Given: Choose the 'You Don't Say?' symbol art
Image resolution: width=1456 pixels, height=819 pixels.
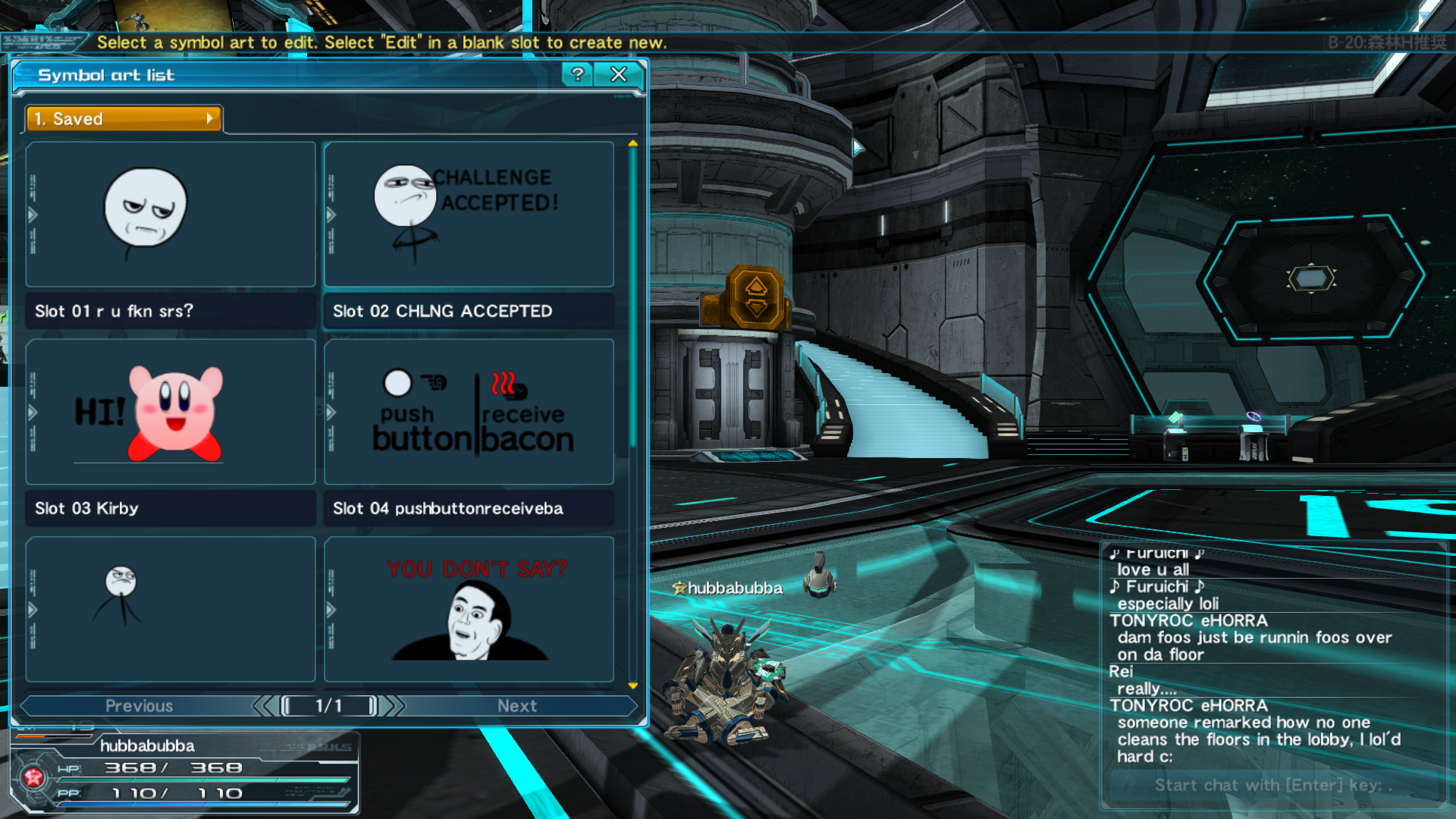Looking at the screenshot, I should click(x=469, y=609).
